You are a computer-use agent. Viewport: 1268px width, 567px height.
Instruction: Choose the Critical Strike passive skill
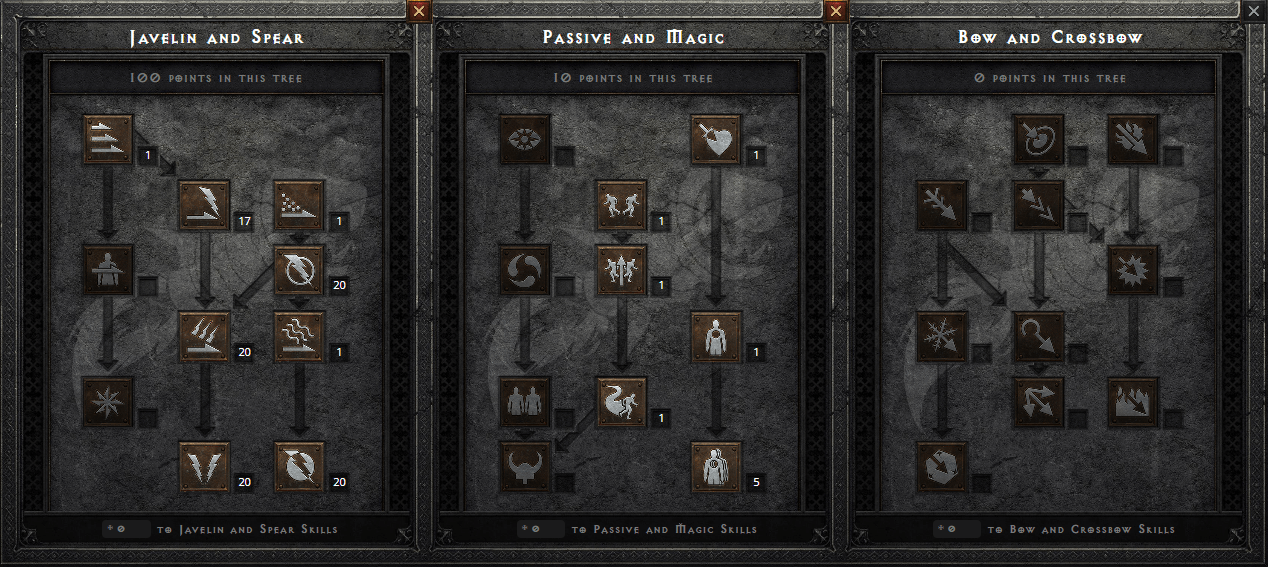[716, 139]
